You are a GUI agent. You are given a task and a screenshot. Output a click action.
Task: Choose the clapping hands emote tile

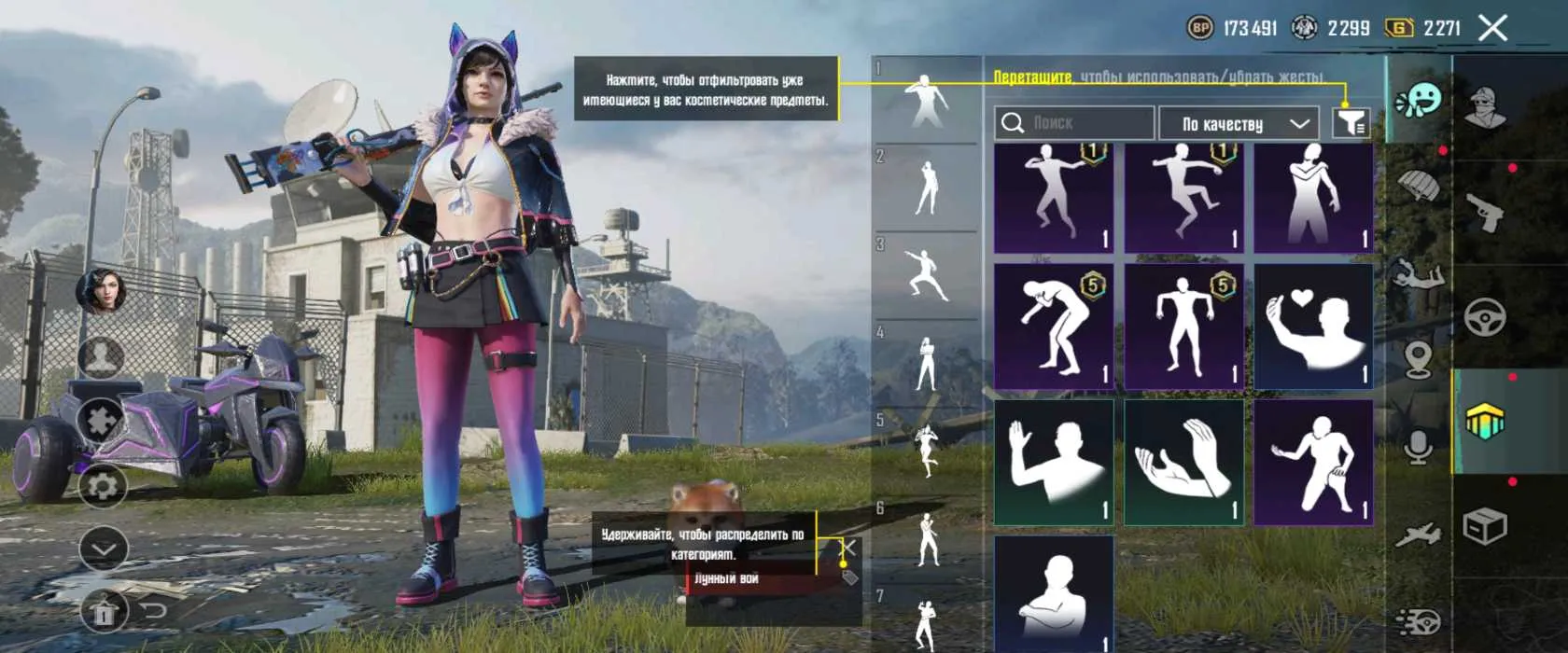click(1183, 462)
